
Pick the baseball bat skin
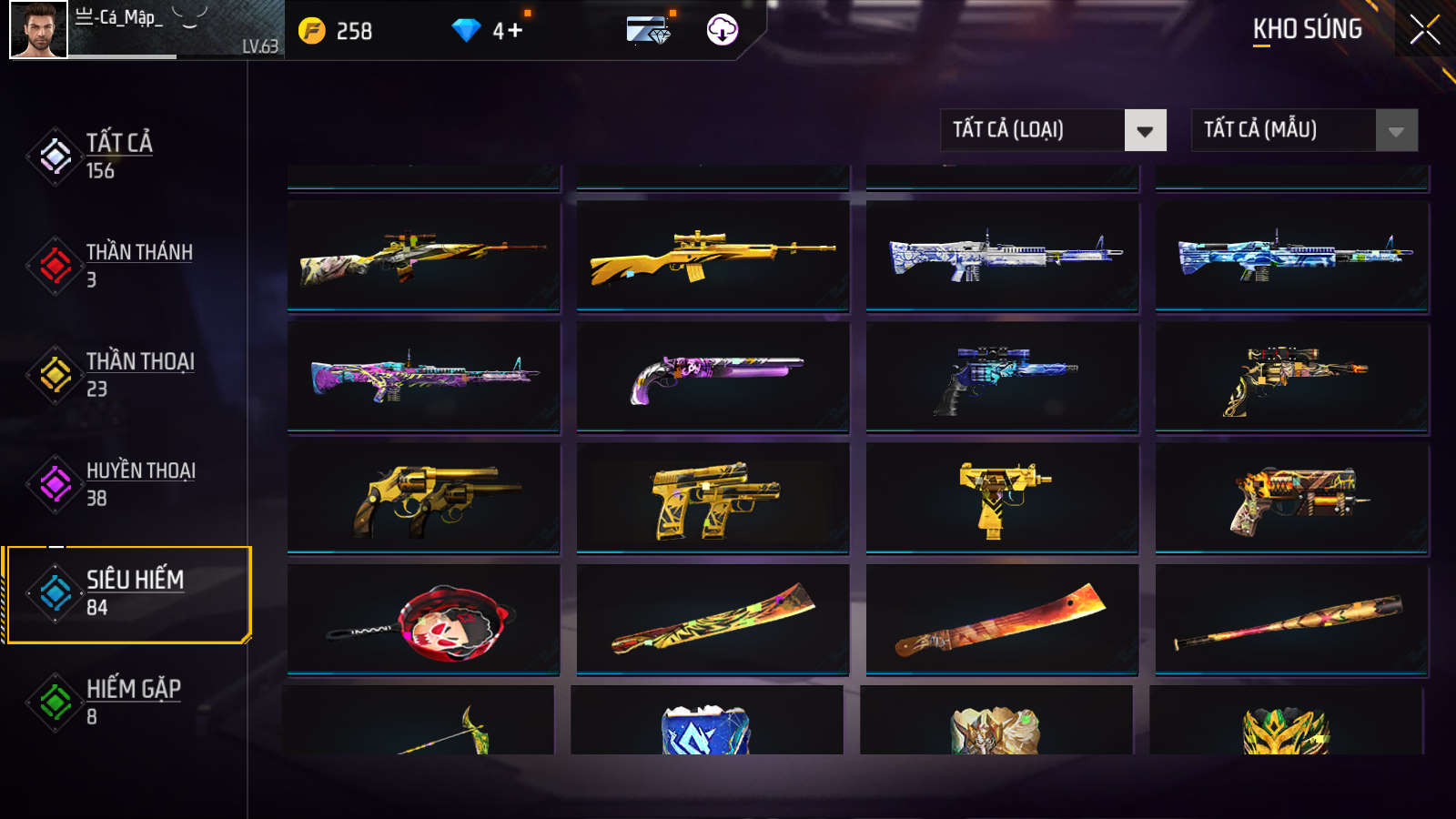(x=1291, y=620)
